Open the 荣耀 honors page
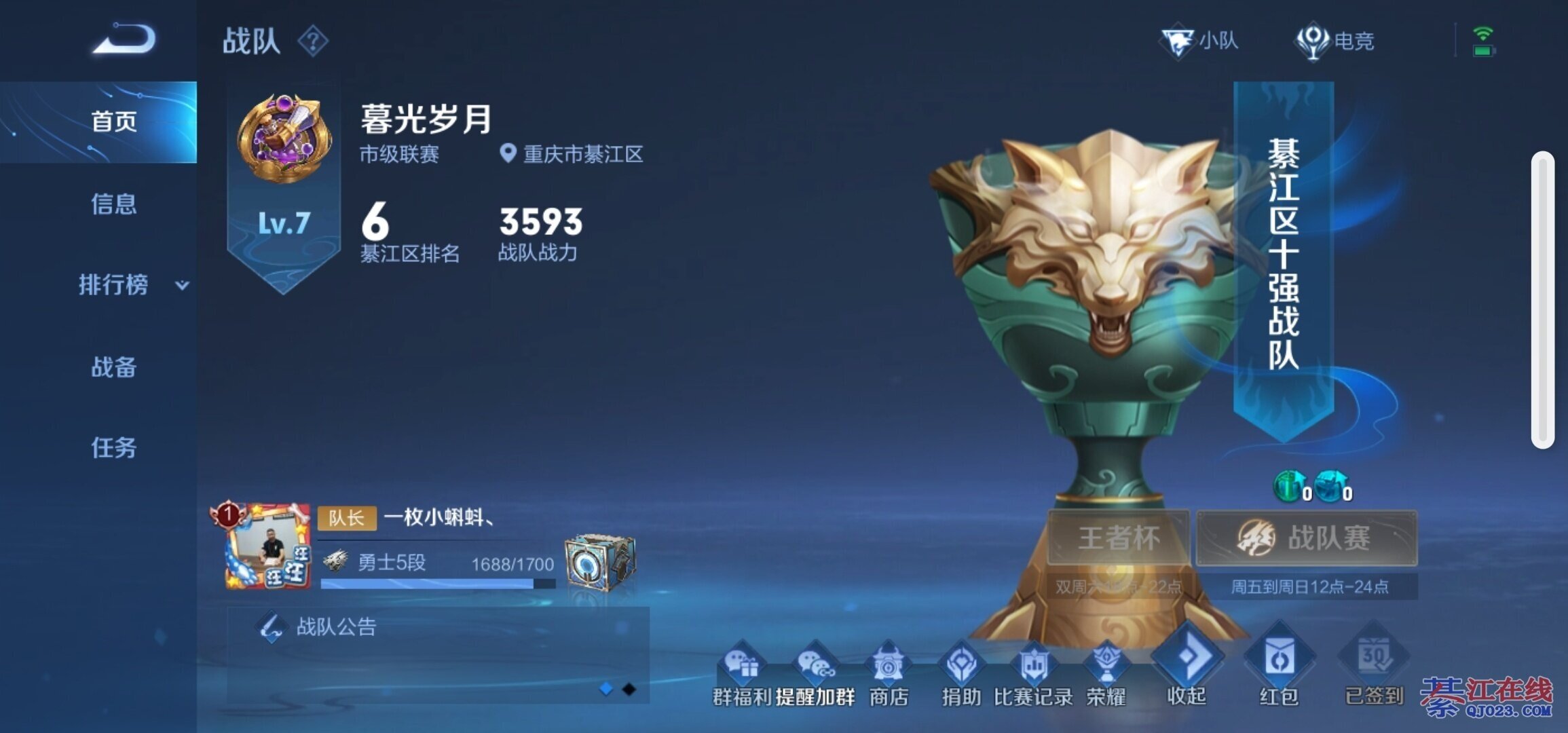 (x=1106, y=672)
